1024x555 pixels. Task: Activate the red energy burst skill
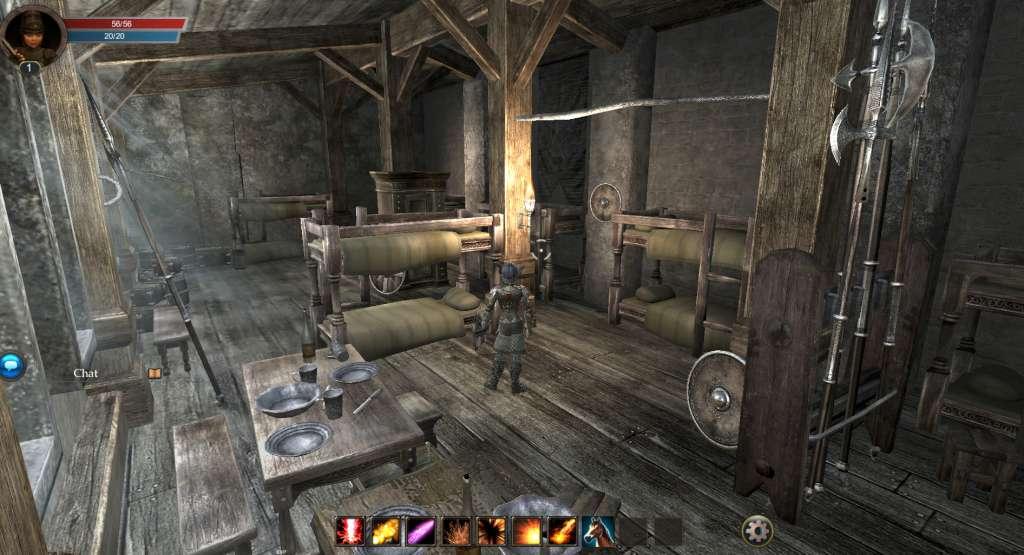351,530
